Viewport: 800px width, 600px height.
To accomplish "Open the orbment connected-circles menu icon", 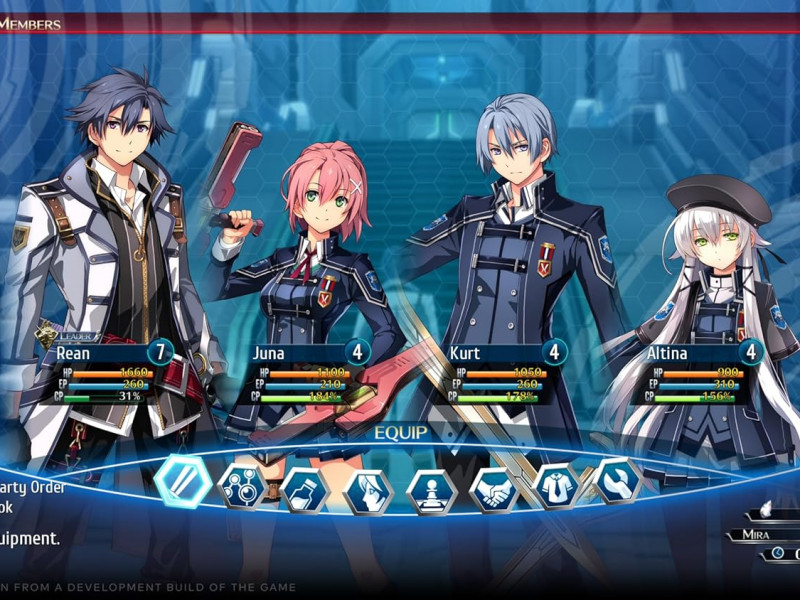I will coord(242,486).
